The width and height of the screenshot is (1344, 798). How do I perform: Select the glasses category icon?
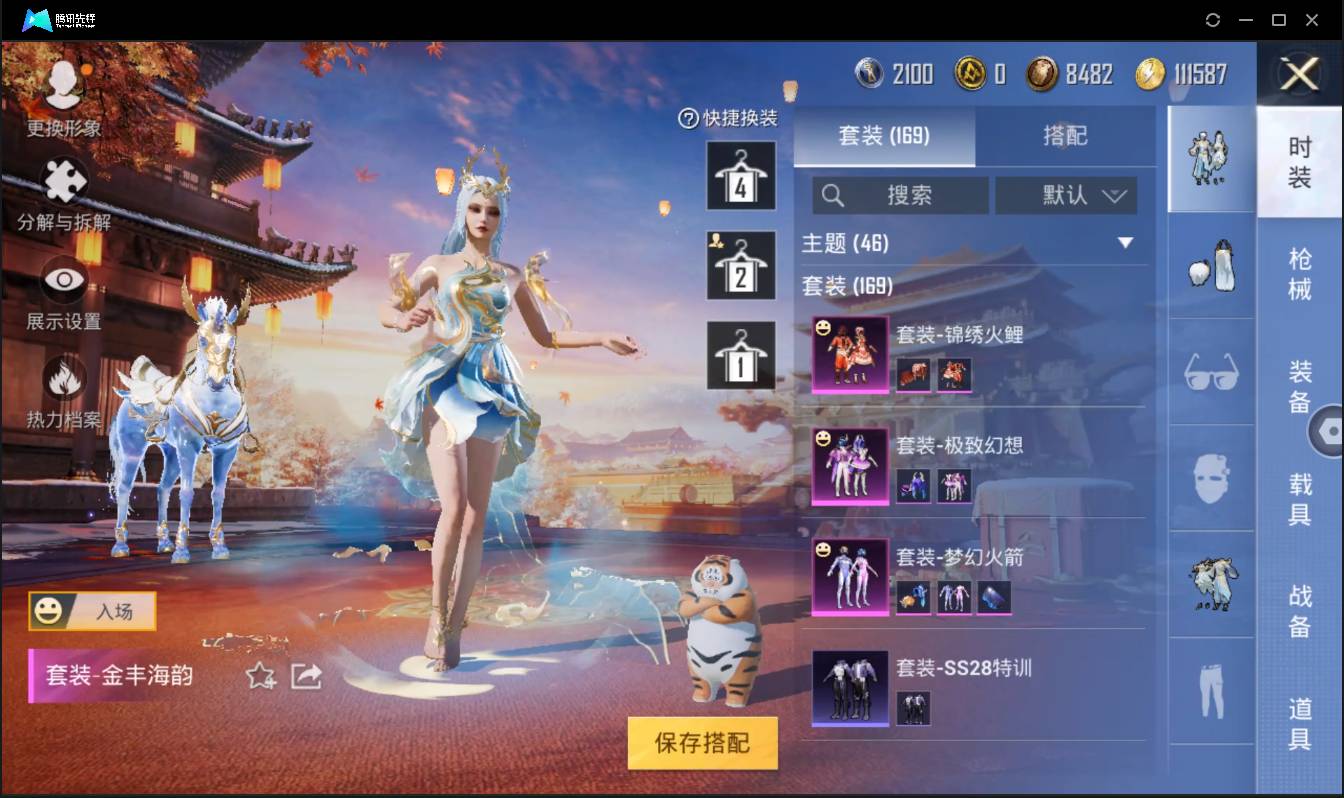[1210, 372]
